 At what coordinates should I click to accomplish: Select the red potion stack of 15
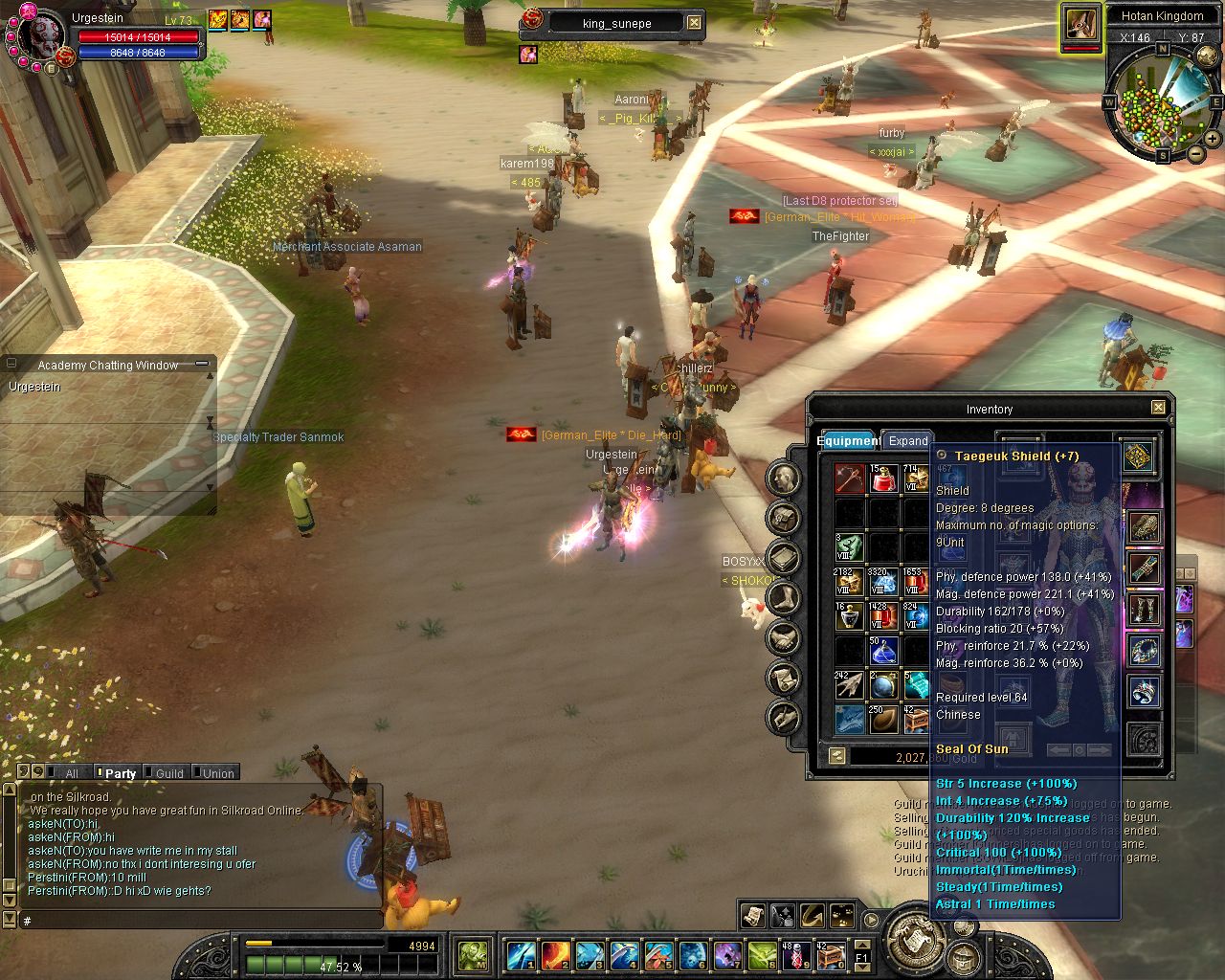(x=882, y=478)
